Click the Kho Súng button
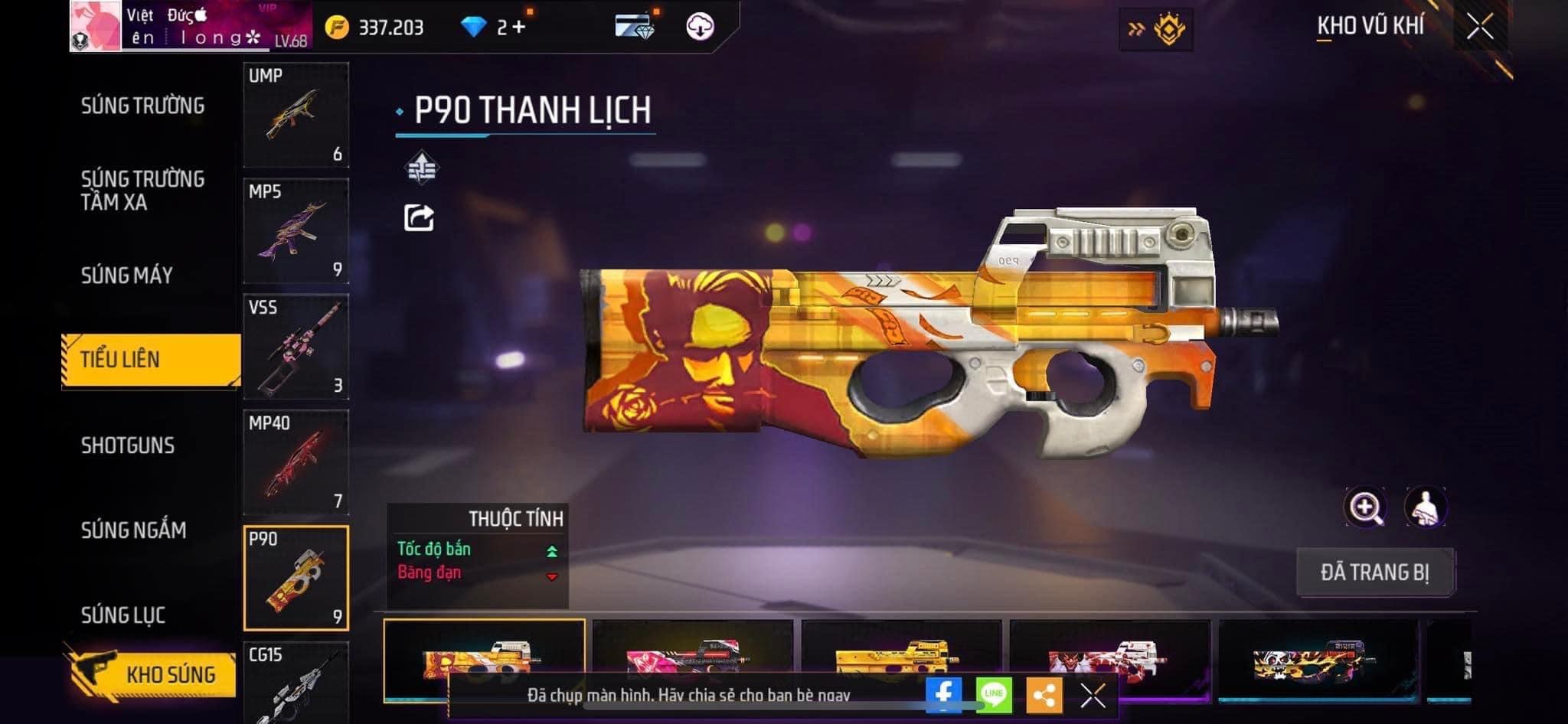The image size is (1568, 724). [153, 674]
